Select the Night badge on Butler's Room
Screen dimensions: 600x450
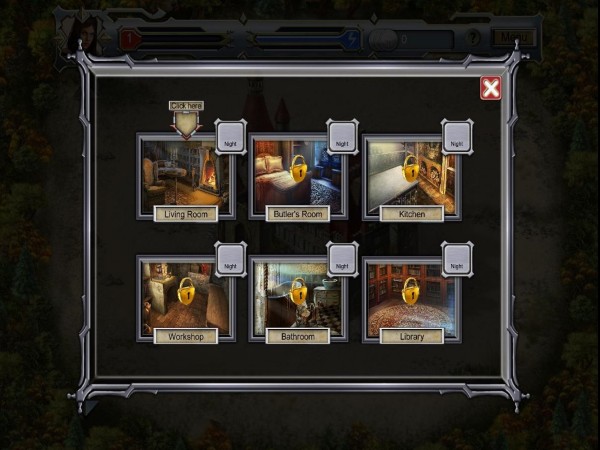(342, 138)
